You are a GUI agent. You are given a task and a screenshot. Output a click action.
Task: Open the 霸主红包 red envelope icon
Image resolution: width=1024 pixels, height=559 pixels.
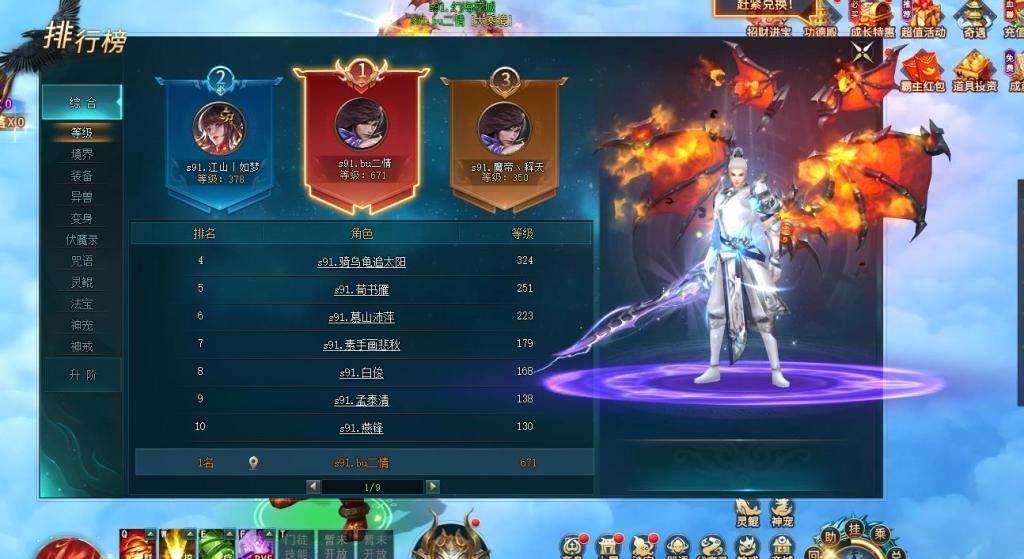click(922, 71)
